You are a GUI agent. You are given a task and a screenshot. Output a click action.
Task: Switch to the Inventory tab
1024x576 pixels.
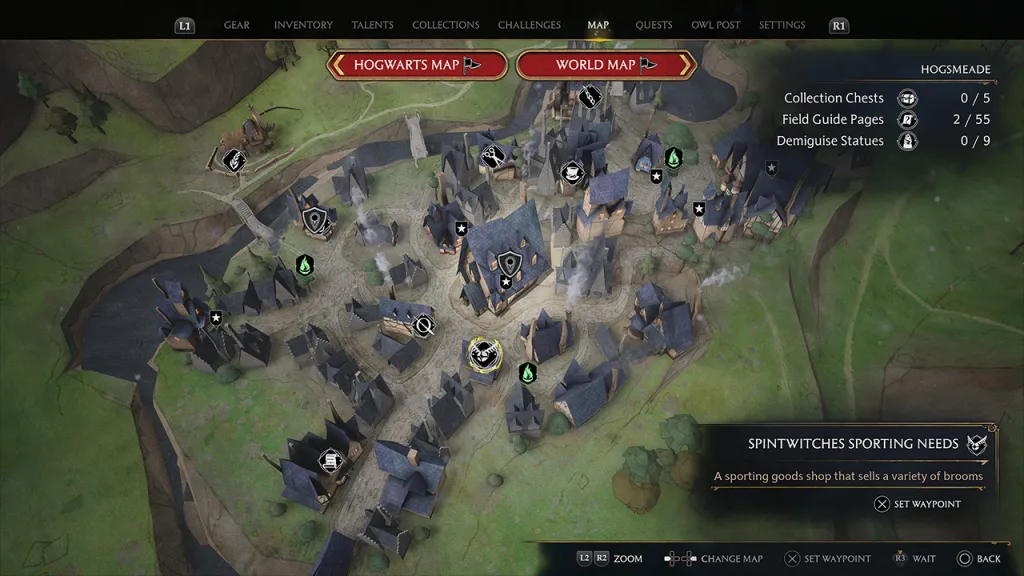pyautogui.click(x=302, y=25)
